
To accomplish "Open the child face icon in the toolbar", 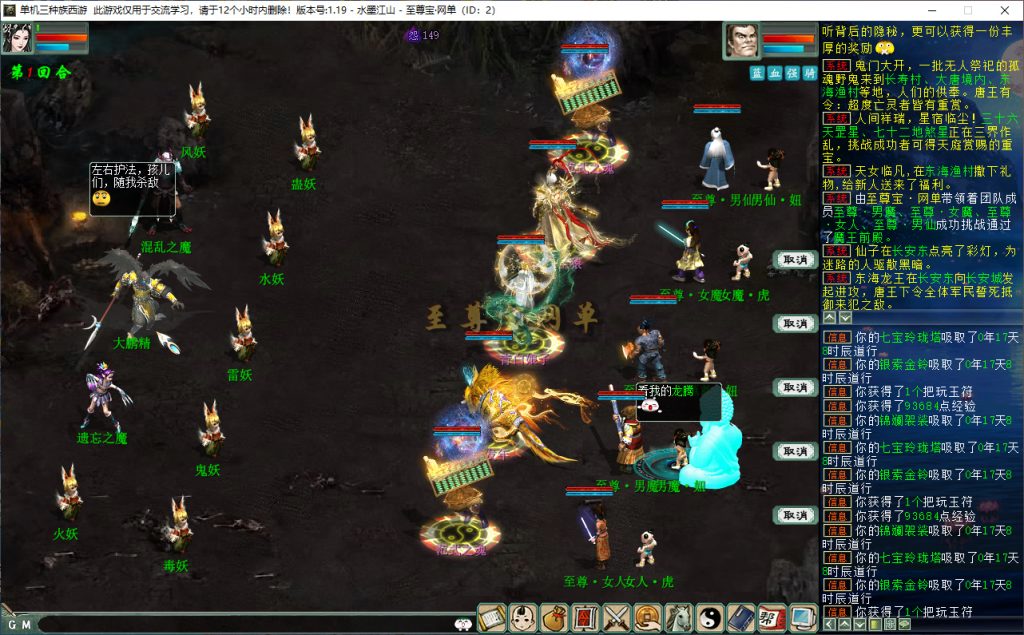I will [523, 618].
